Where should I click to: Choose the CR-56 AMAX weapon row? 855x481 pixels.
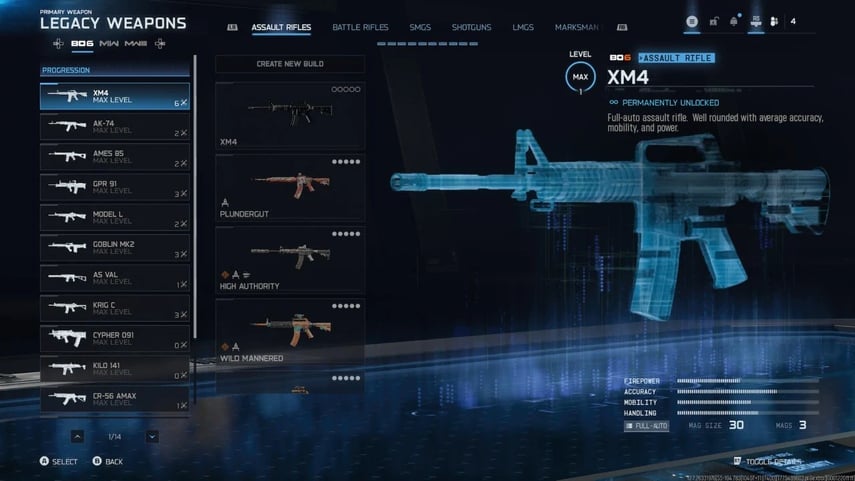coord(115,399)
